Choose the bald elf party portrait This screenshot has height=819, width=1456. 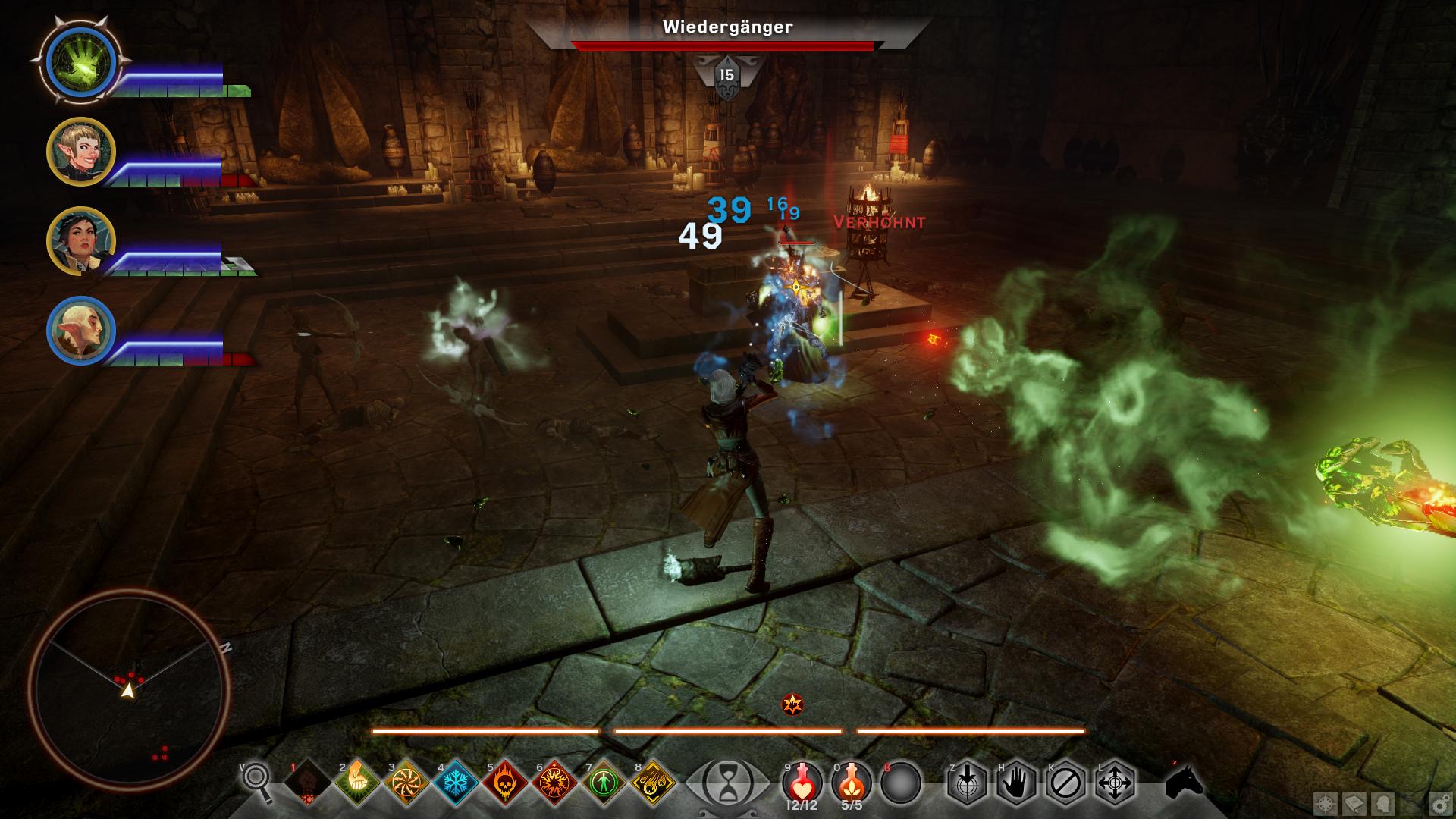point(80,331)
